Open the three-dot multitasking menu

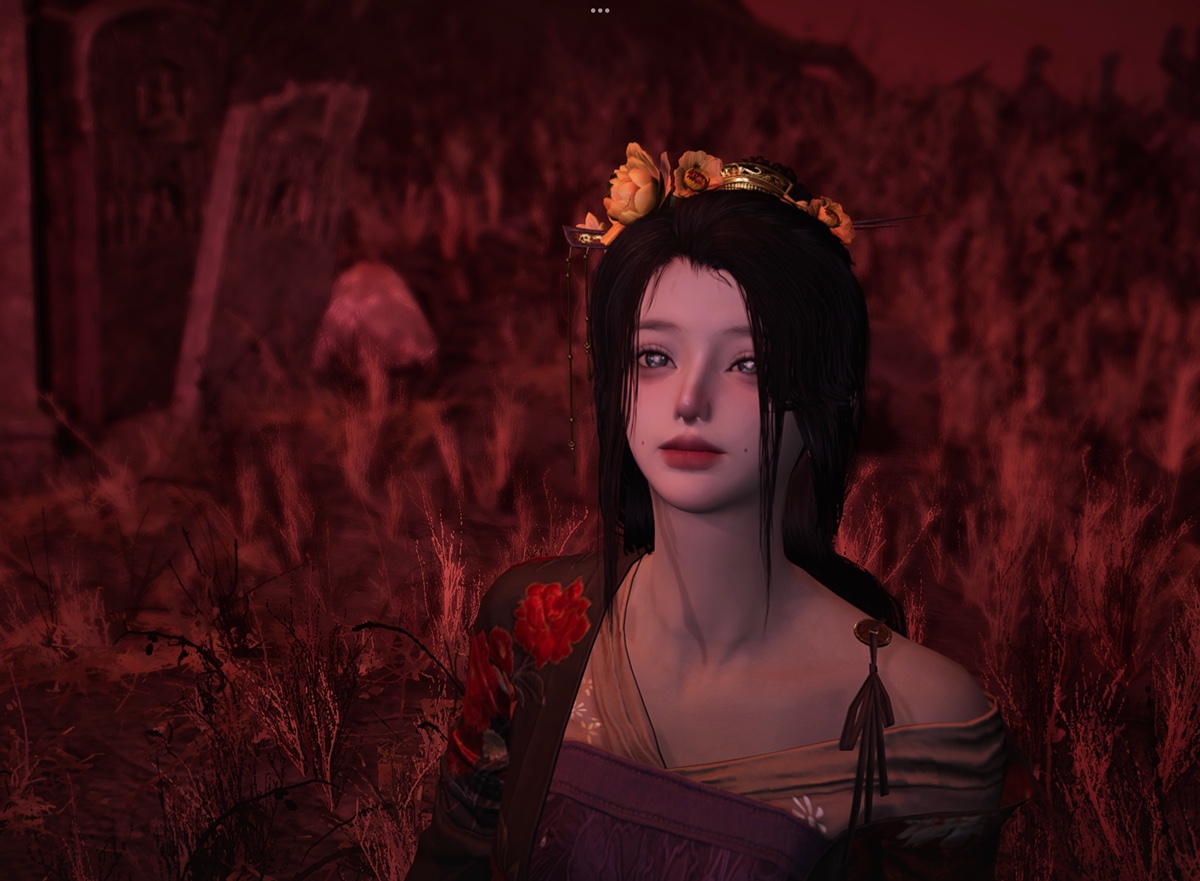pos(600,10)
